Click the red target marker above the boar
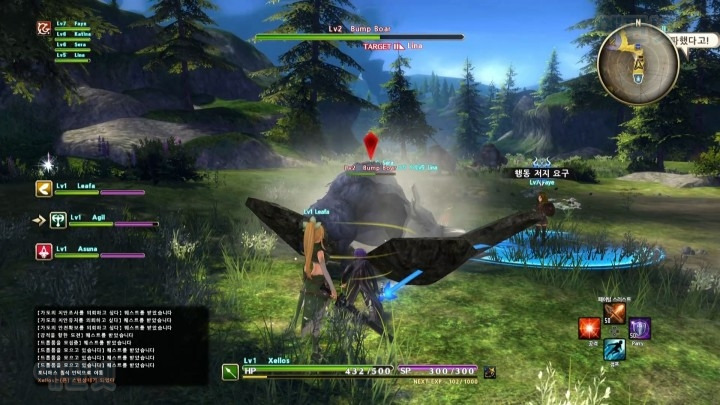Image resolution: width=720 pixels, height=405 pixels. pyautogui.click(x=371, y=144)
